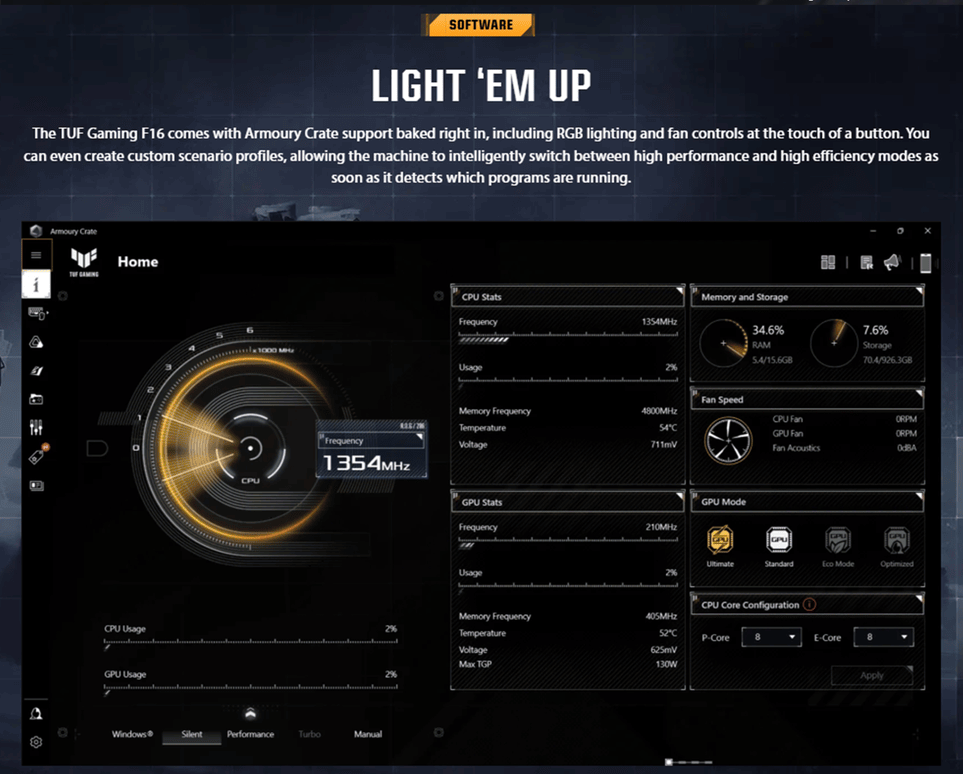Open the equalizer sliders sidebar icon
Image resolution: width=963 pixels, height=774 pixels.
click(36, 428)
